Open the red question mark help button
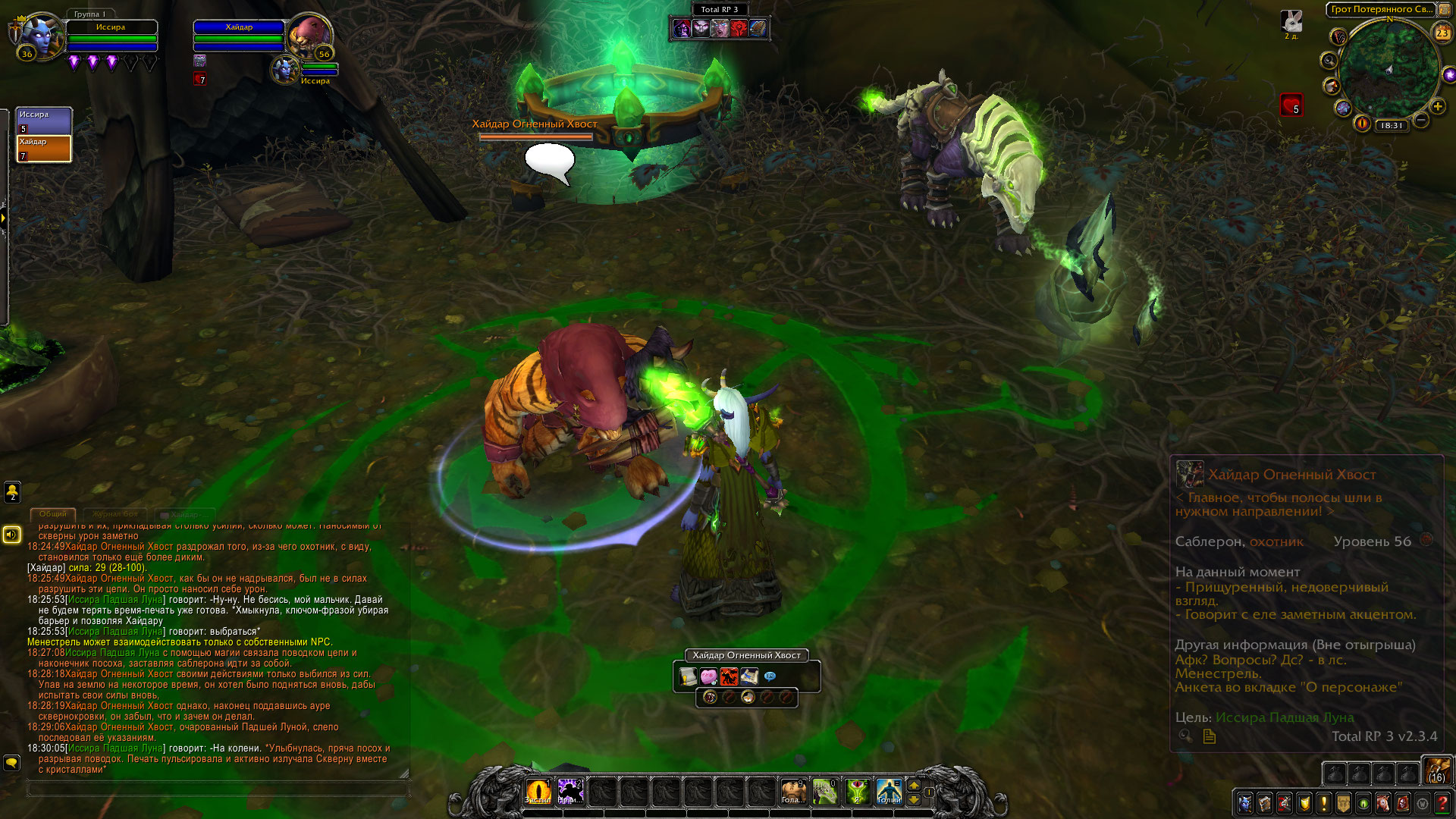The height and width of the screenshot is (819, 1456). click(1442, 802)
